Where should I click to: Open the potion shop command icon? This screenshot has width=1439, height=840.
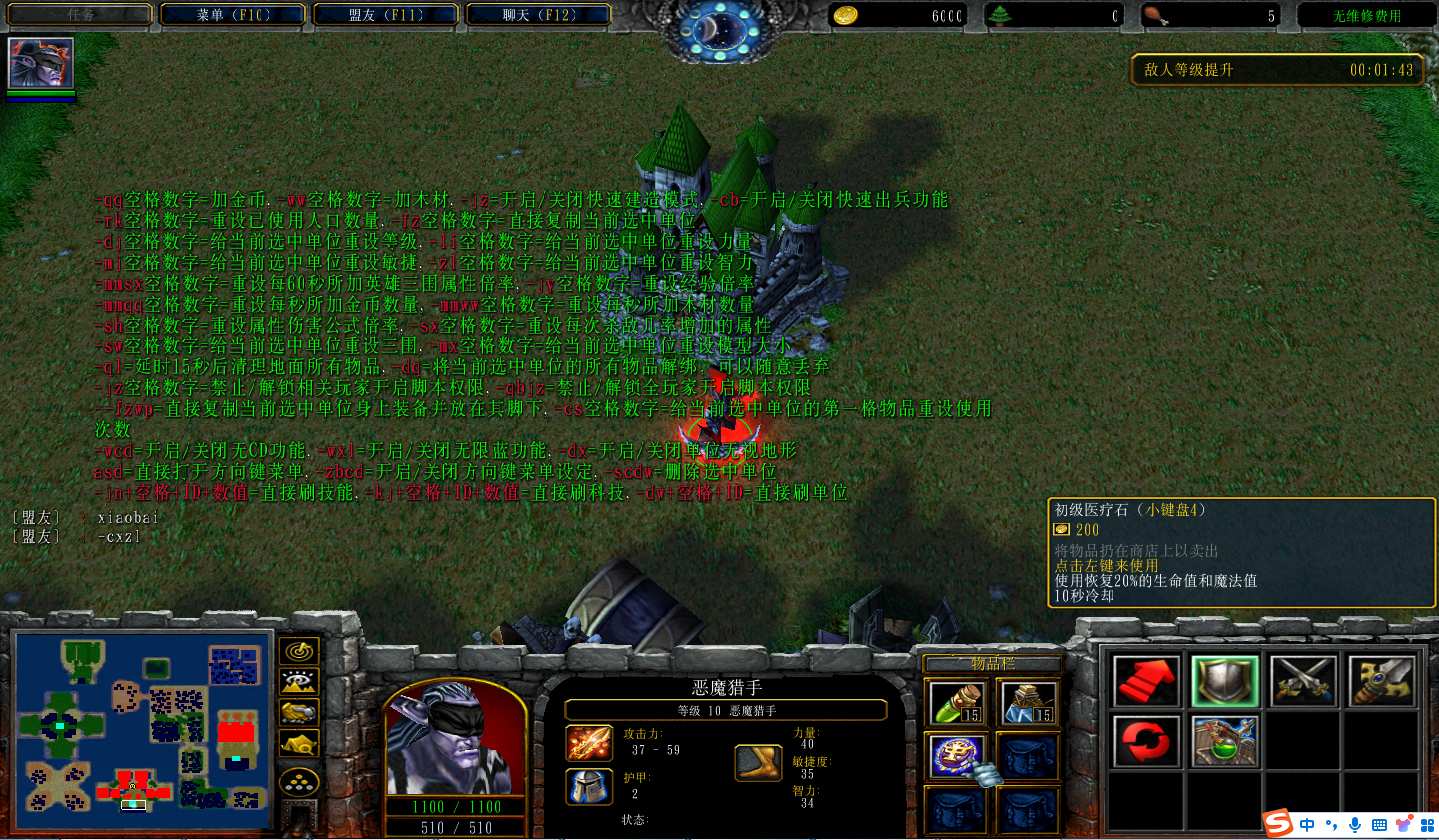1225,741
